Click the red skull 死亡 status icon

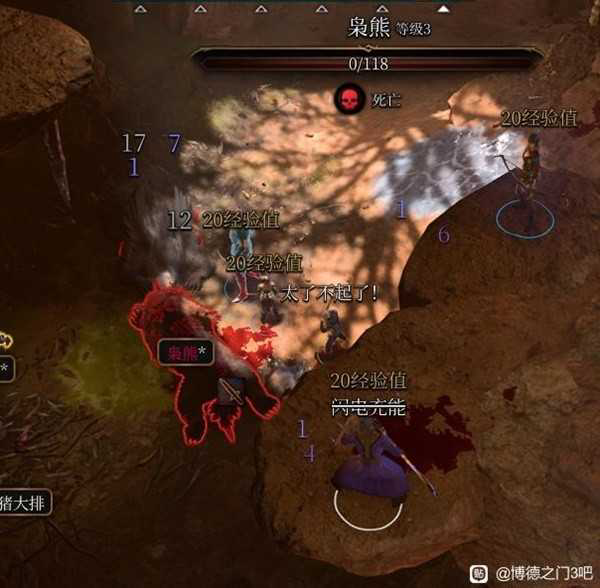[x=348, y=100]
